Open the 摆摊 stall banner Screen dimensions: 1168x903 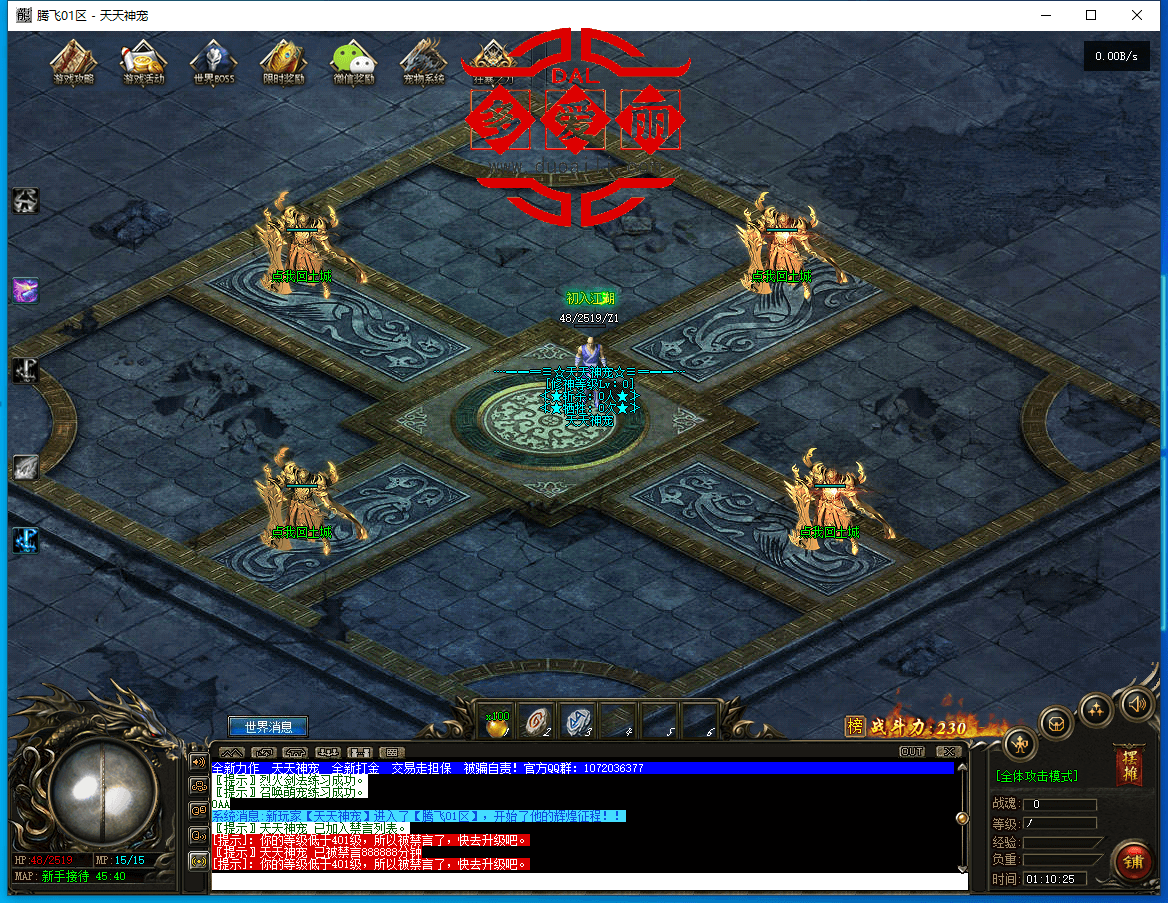1128,765
